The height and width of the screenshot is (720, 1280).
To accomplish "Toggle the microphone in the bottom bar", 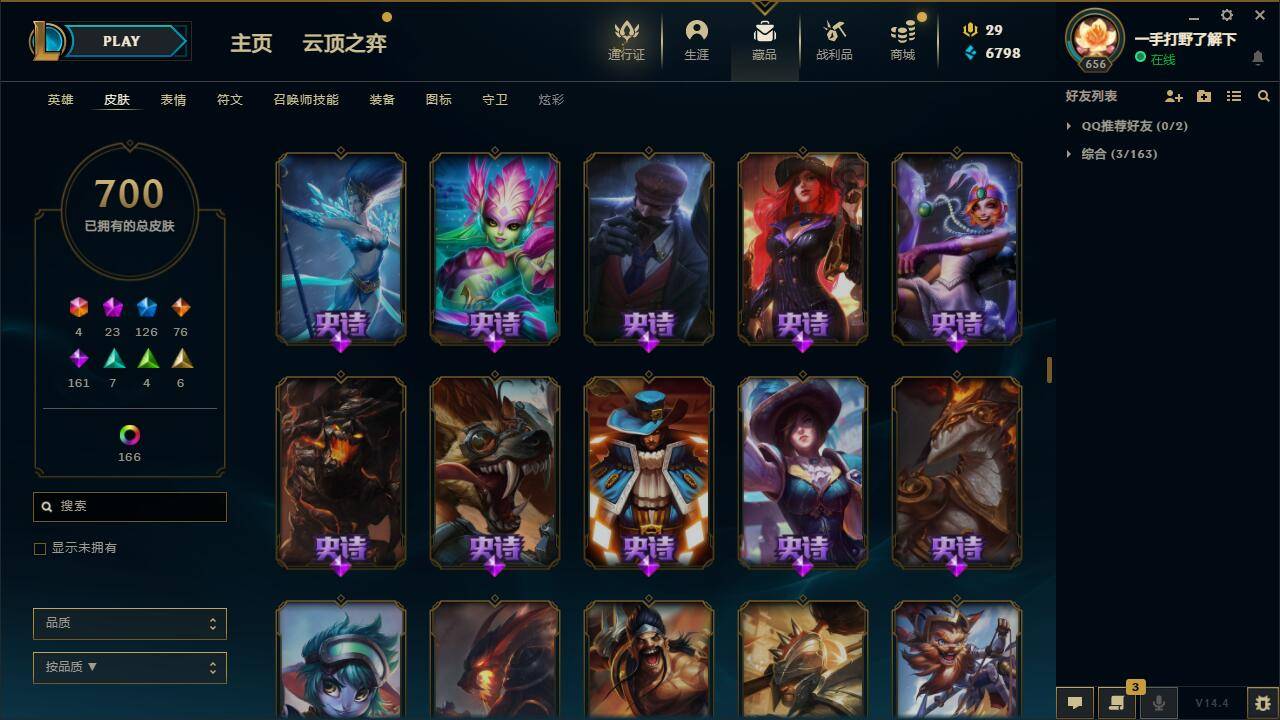I will [1158, 703].
